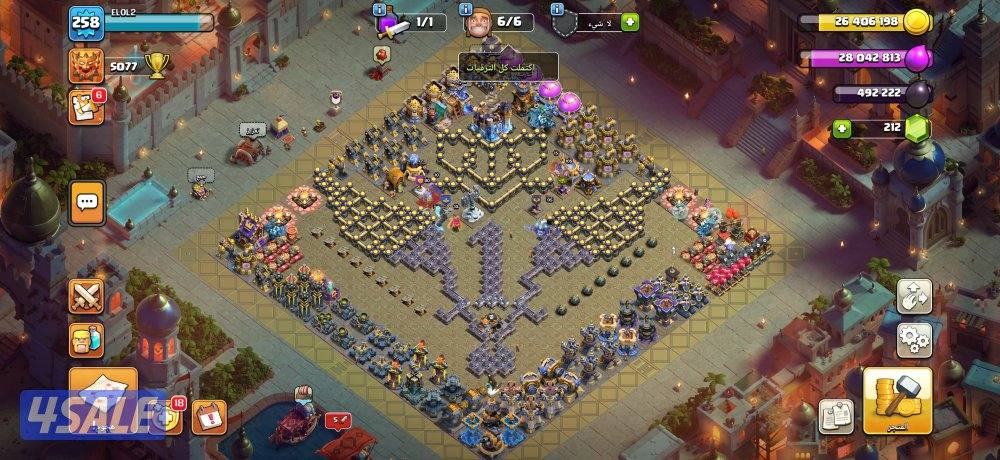The width and height of the screenshot is (1000, 460).
Task: Open player profile via level 258 badge
Action: tap(86, 24)
